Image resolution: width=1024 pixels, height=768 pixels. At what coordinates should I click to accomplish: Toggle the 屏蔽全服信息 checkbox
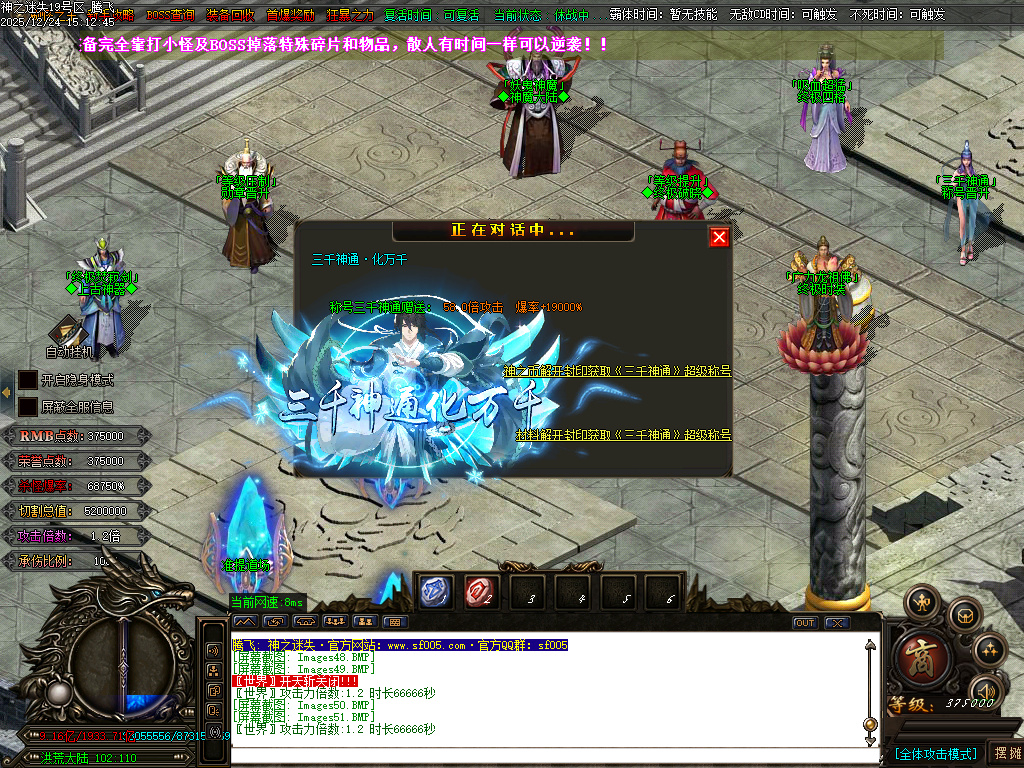28,407
